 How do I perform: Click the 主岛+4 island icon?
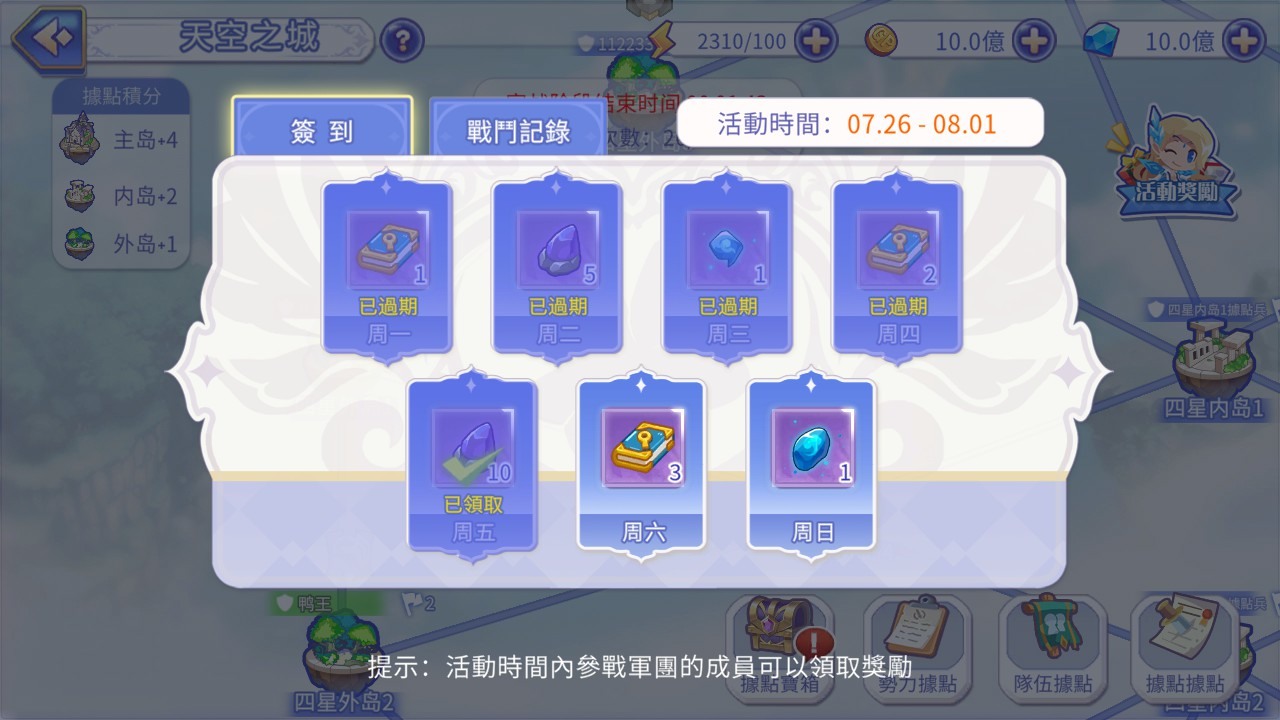click(80, 141)
